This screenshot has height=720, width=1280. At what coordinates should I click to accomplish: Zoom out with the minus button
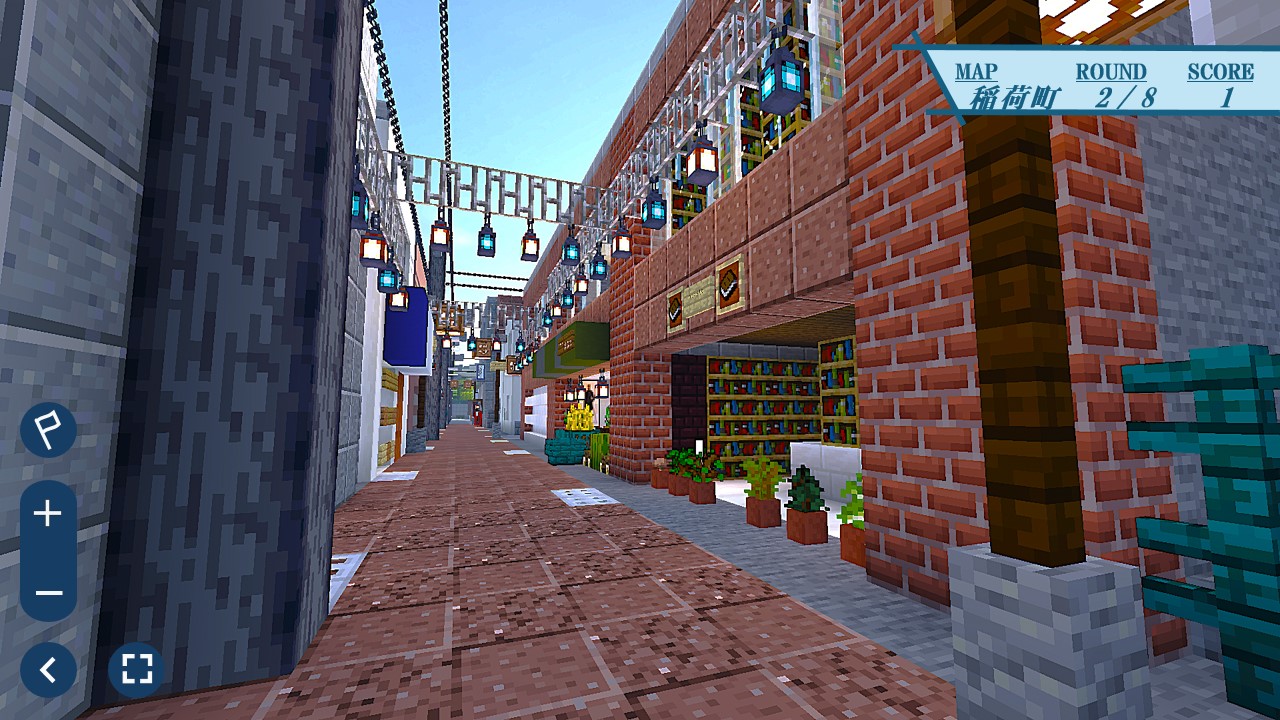[48, 592]
